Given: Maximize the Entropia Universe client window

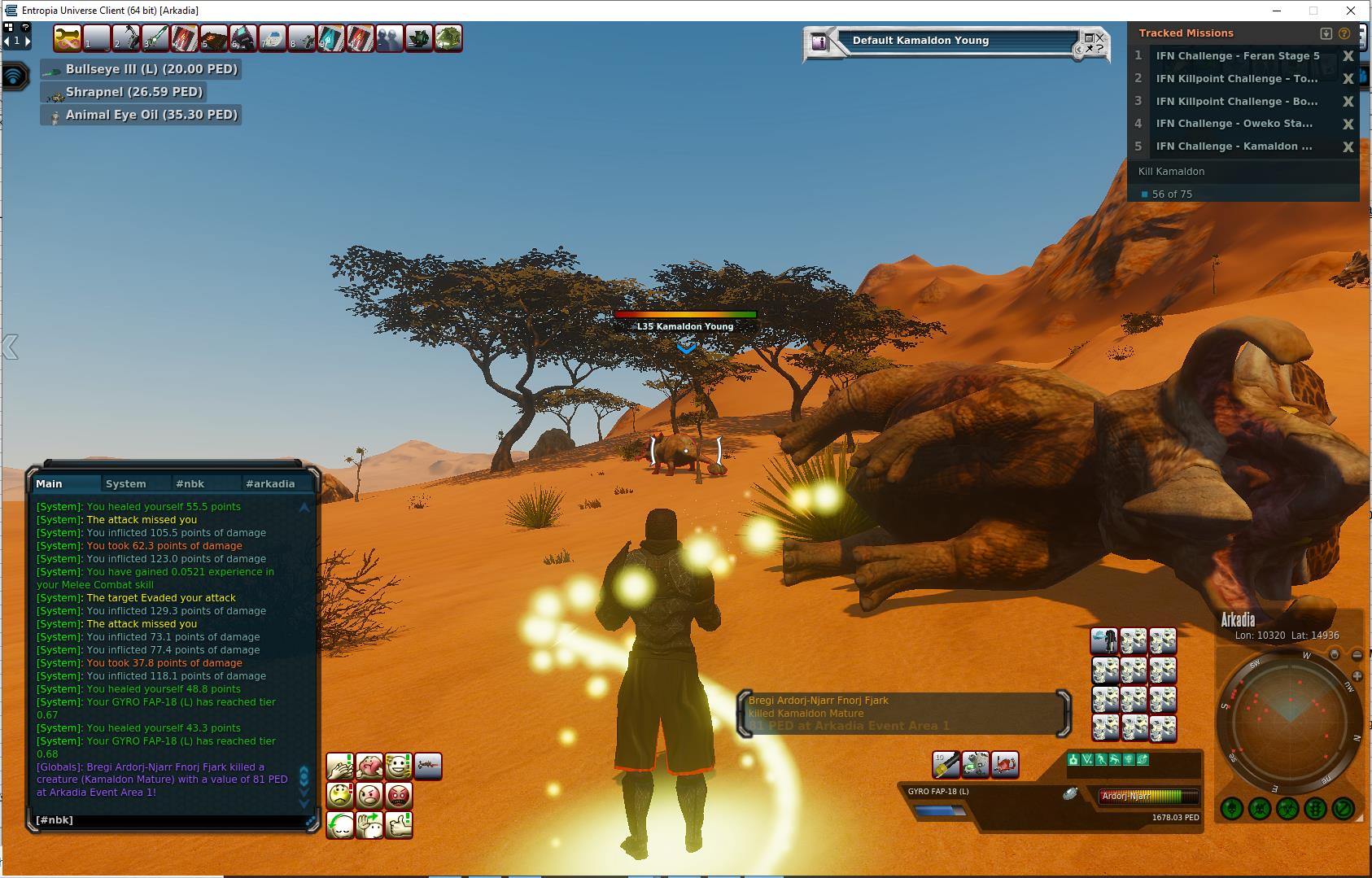Looking at the screenshot, I should pos(1313,11).
